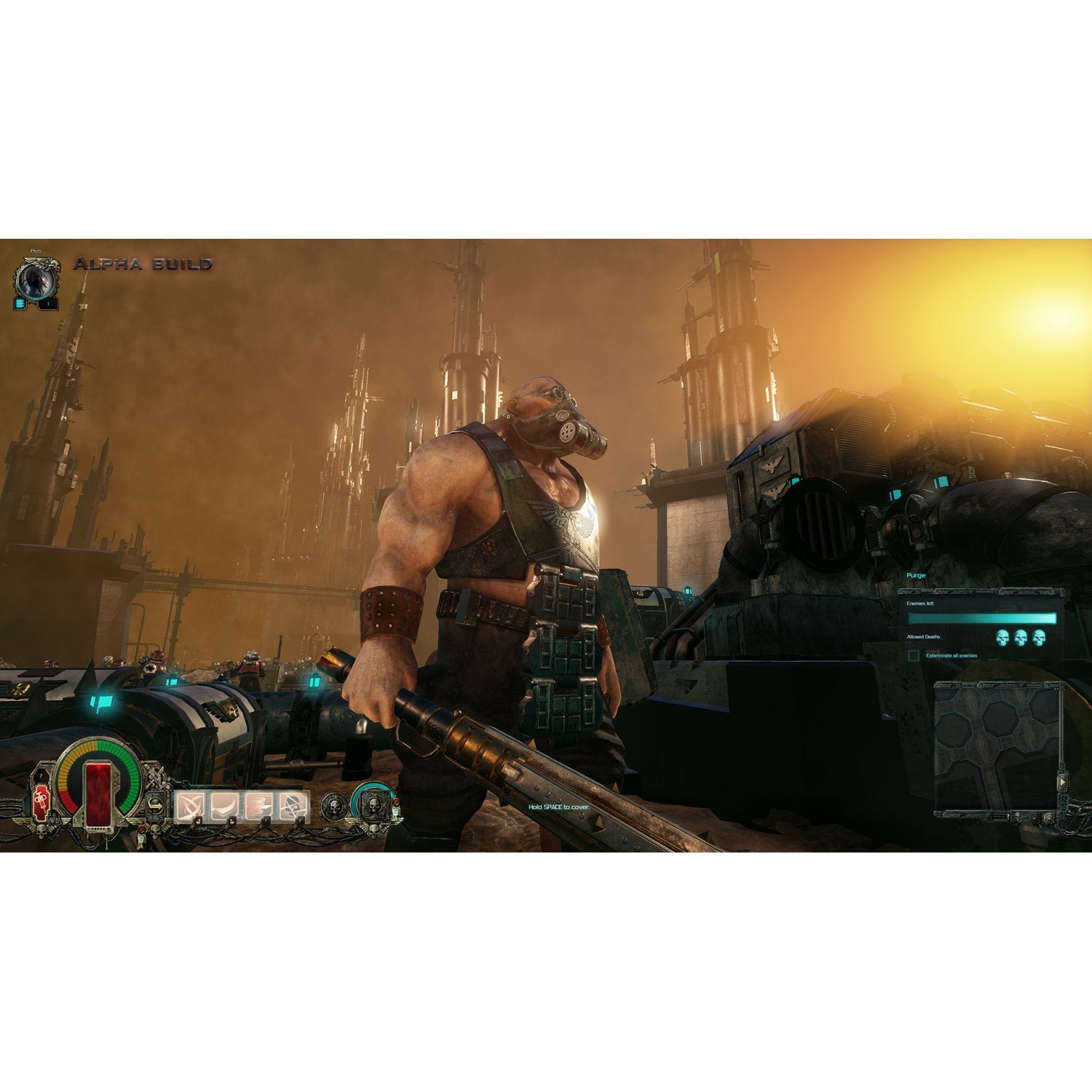Trigger the charge attack skill icon
This screenshot has width=1092, height=1092.
257,807
